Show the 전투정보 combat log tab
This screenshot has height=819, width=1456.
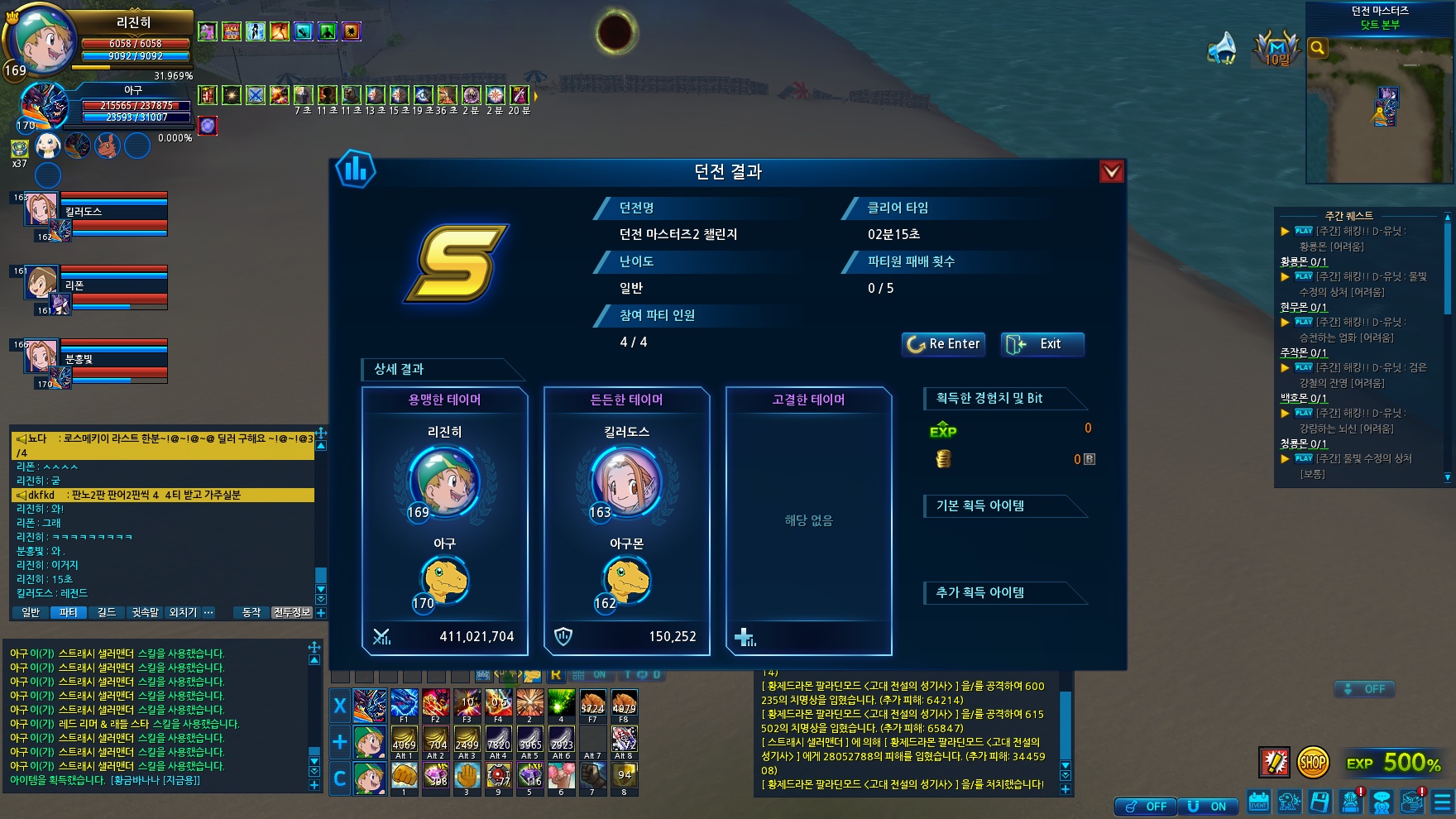point(292,612)
